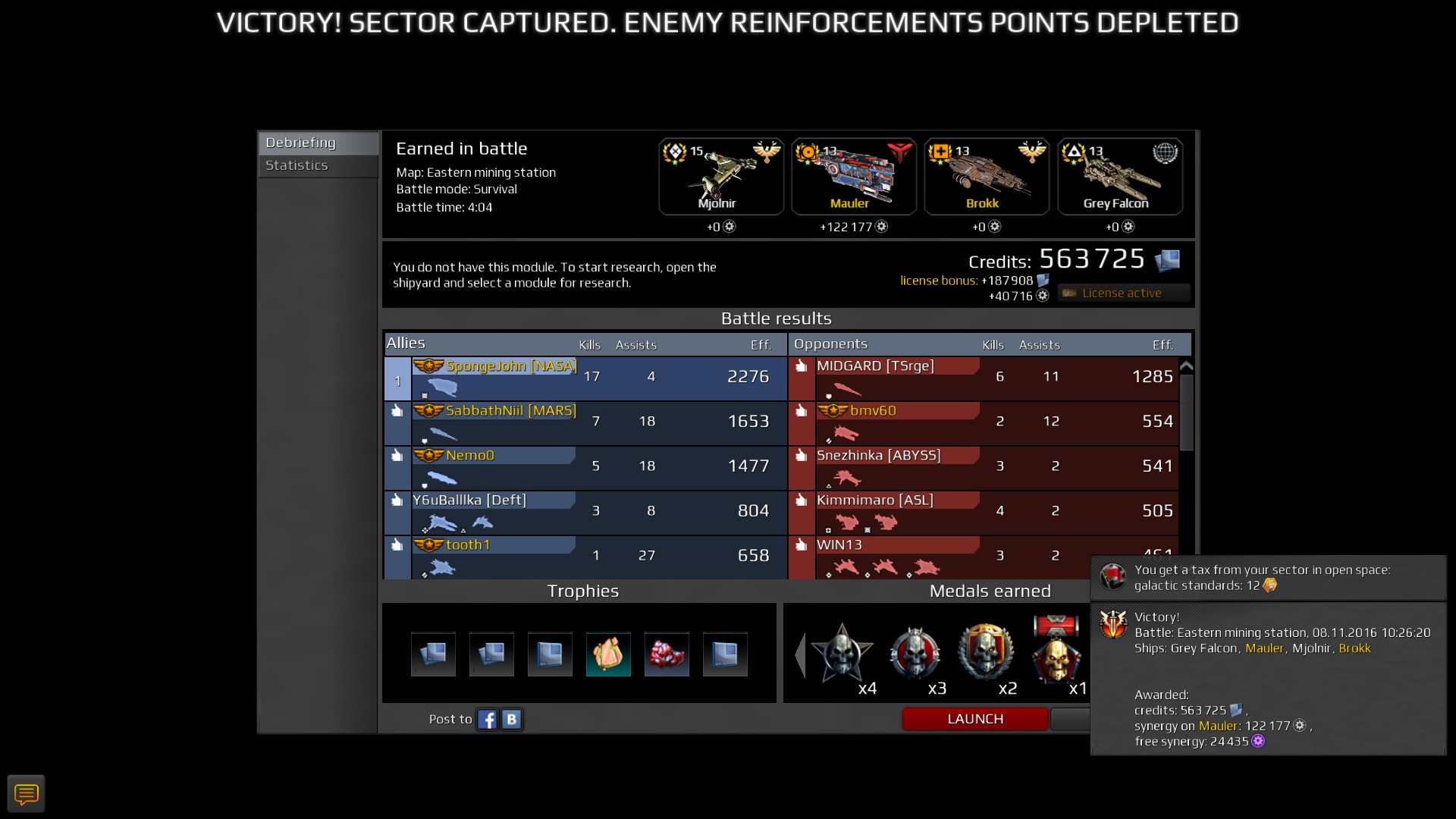This screenshot has height=819, width=1456.
Task: Click the galactic standards icon in tax notification
Action: 1269,585
